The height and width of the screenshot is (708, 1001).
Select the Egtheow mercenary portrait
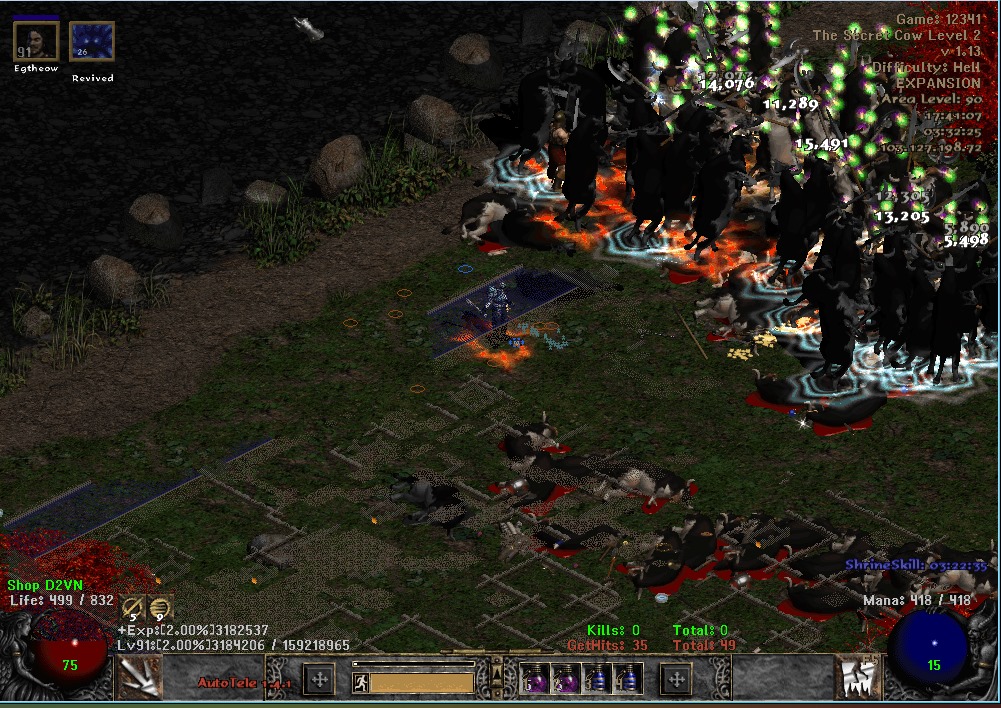(36, 43)
